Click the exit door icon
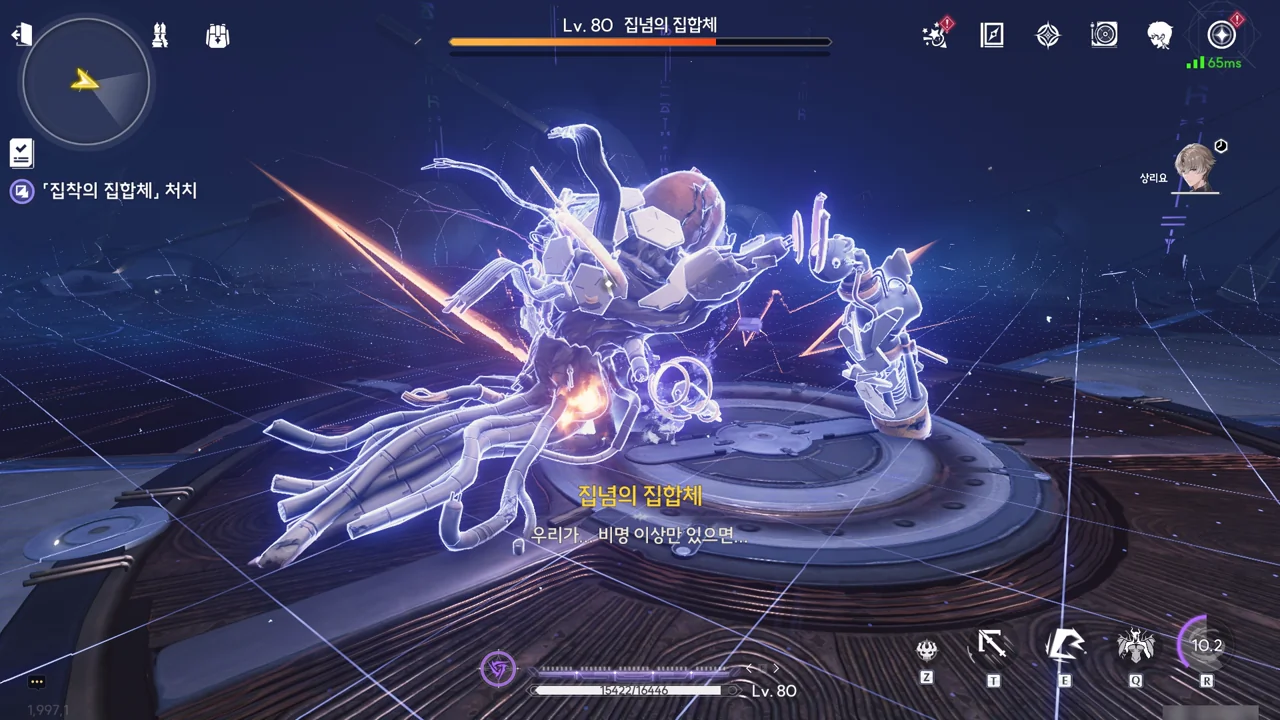 tap(21, 35)
